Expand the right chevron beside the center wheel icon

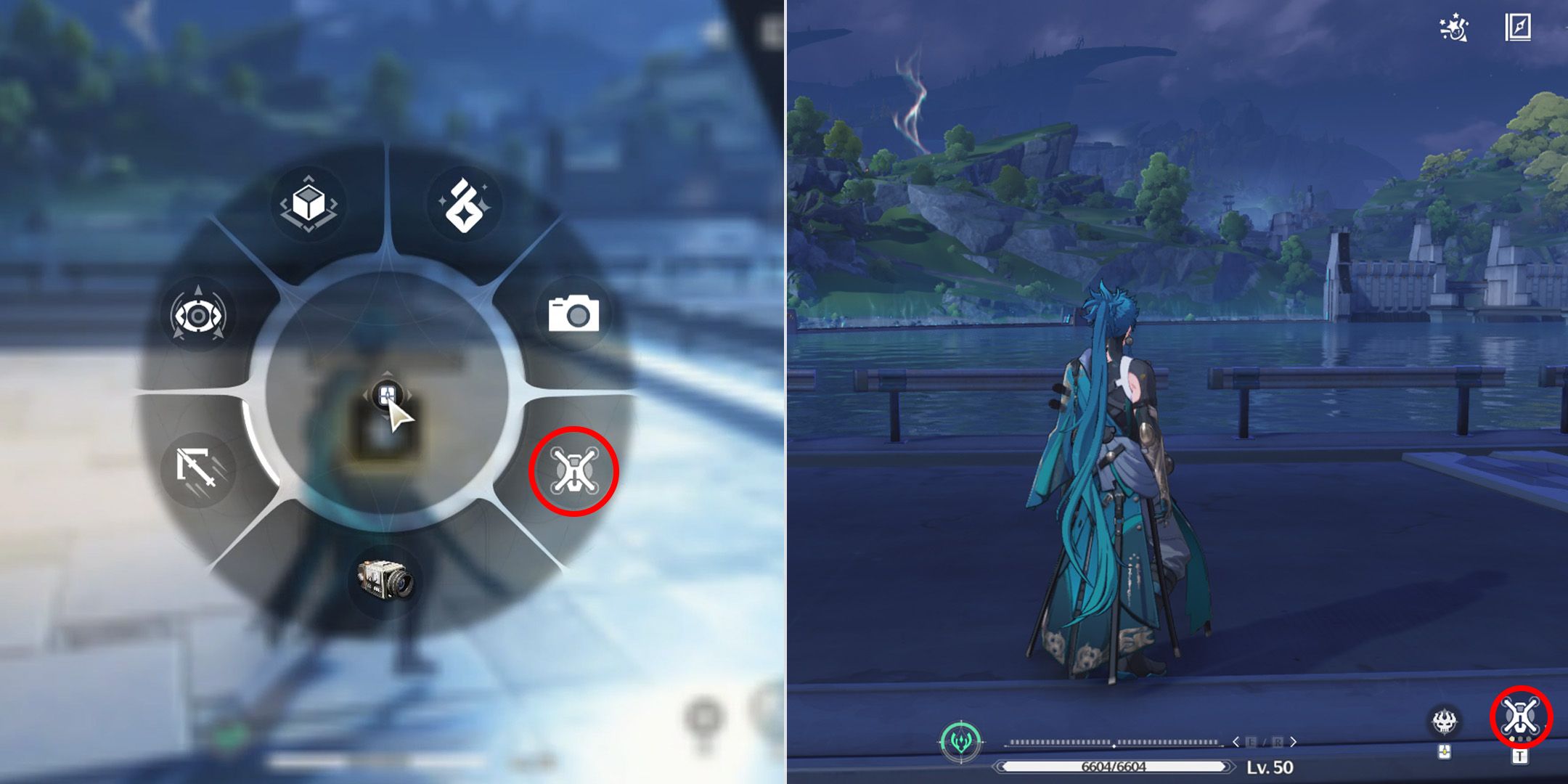409,396
